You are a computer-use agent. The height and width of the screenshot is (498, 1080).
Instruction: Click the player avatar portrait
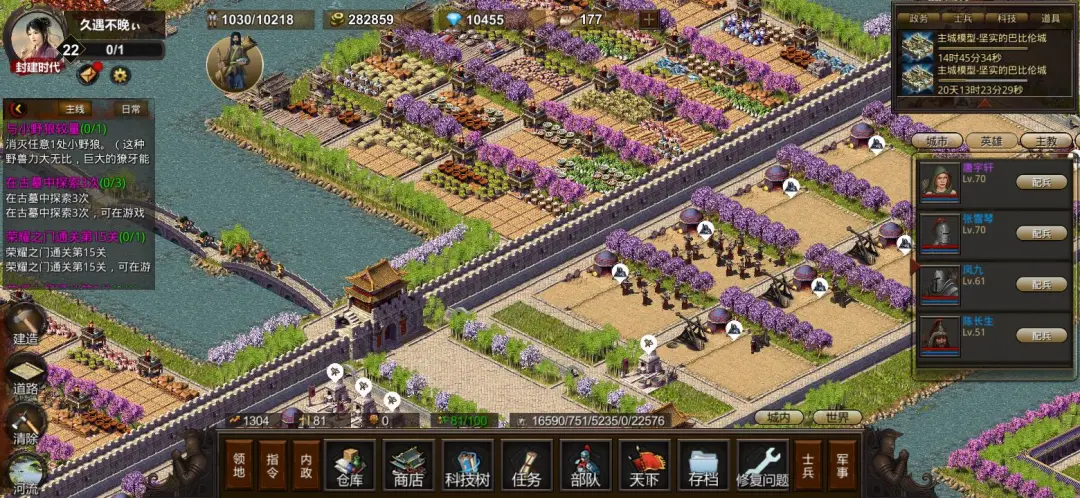coord(33,36)
